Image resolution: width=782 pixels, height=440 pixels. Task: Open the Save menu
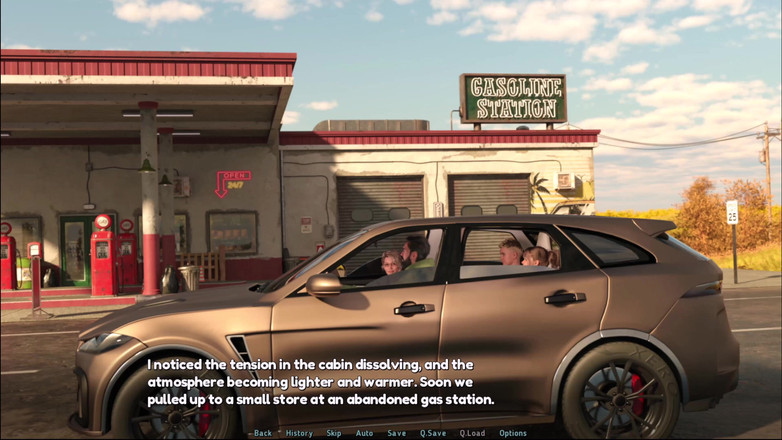click(x=397, y=433)
